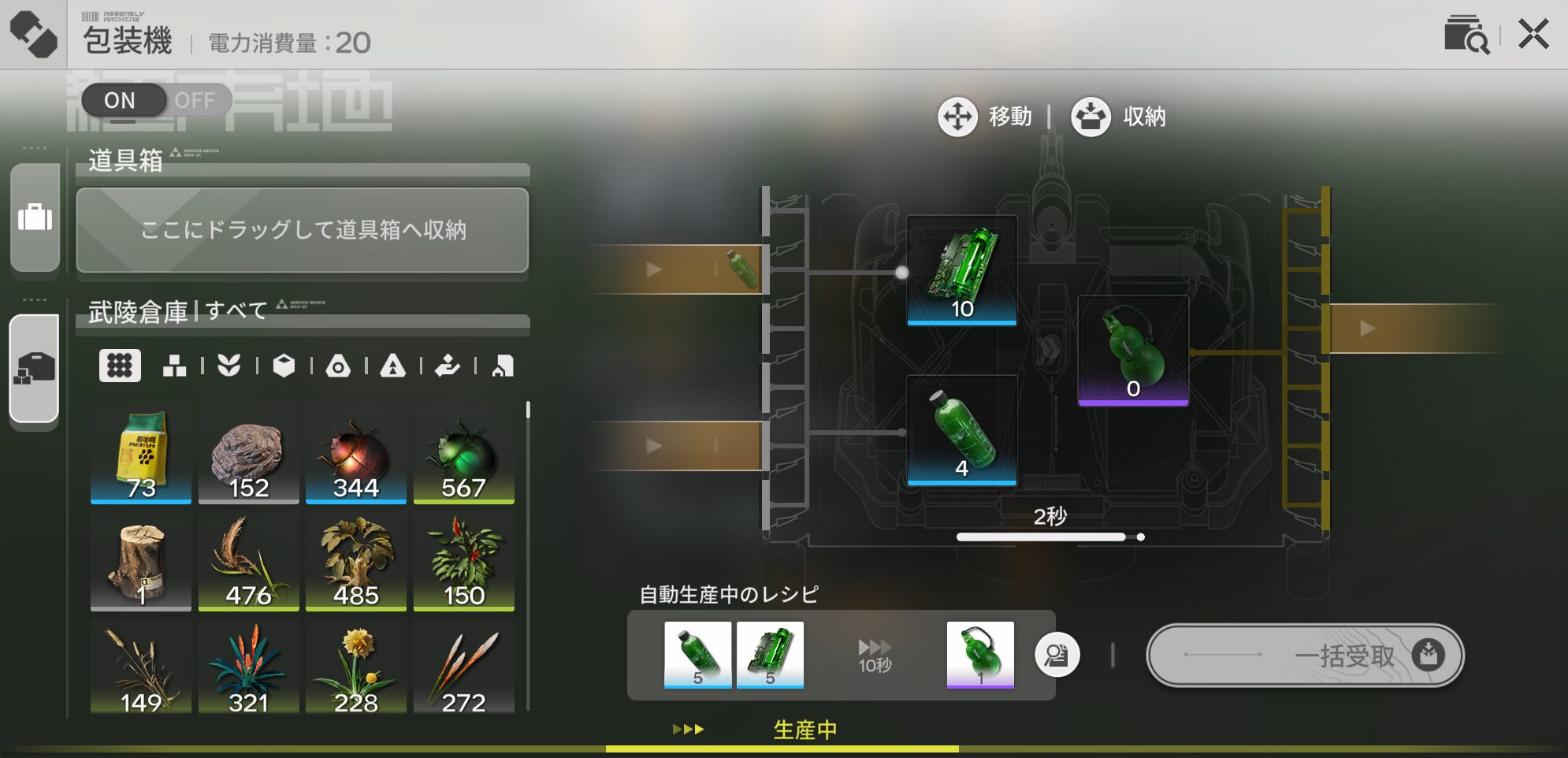Click the red beetle stack of 344
Screen dimensions: 1568x758
[356, 454]
